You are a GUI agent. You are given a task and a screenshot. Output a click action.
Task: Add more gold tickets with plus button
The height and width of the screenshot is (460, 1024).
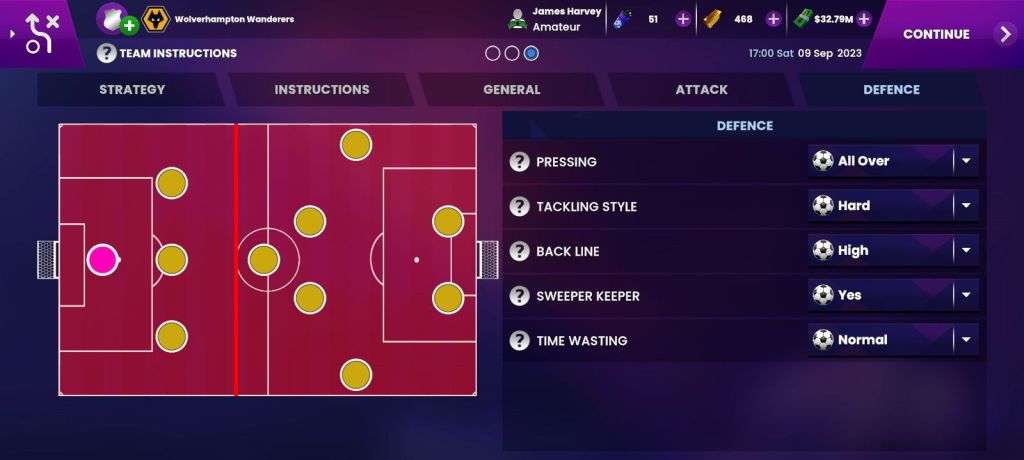(x=773, y=19)
